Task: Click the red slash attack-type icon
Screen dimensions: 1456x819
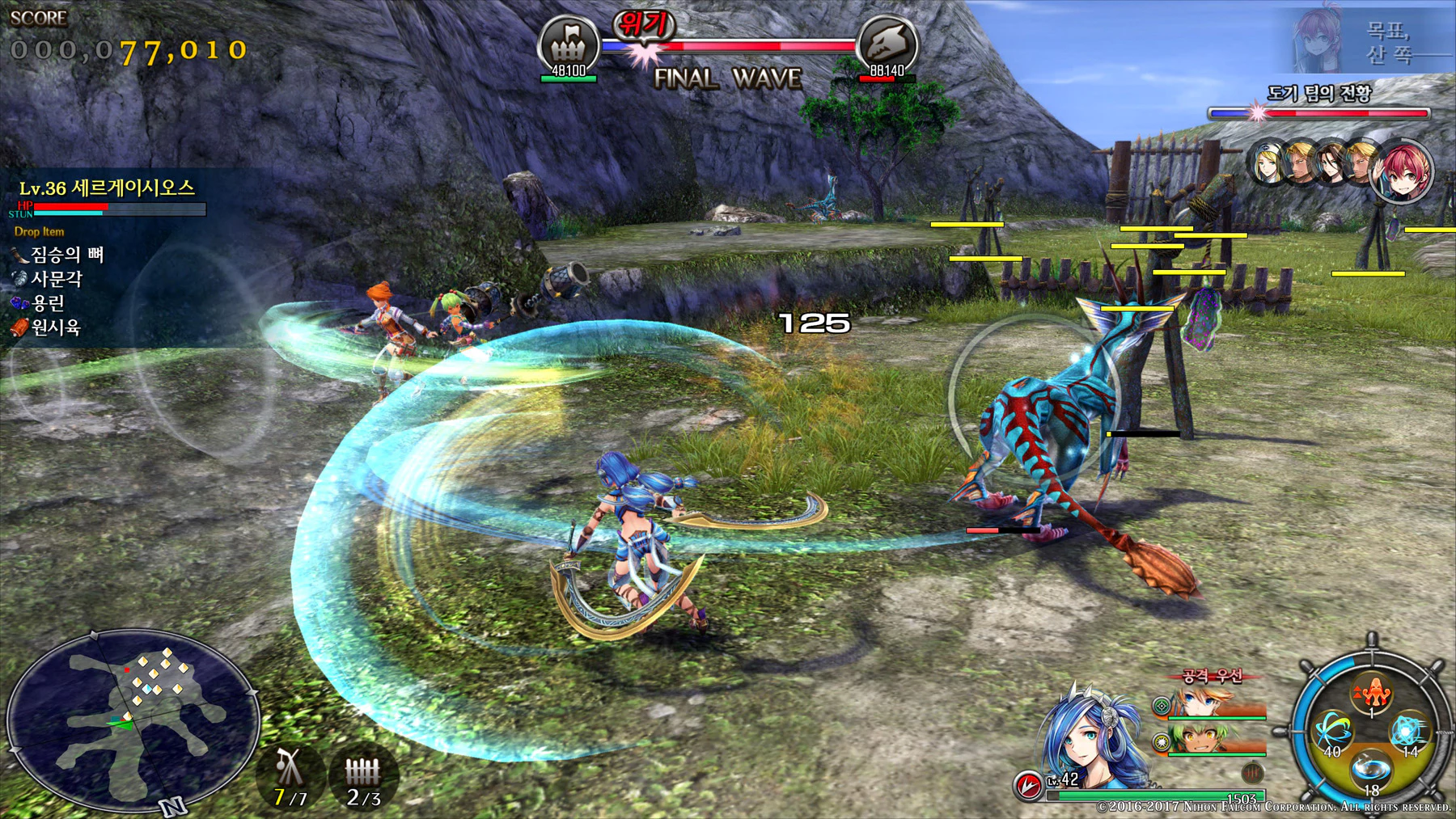Action: [1028, 784]
